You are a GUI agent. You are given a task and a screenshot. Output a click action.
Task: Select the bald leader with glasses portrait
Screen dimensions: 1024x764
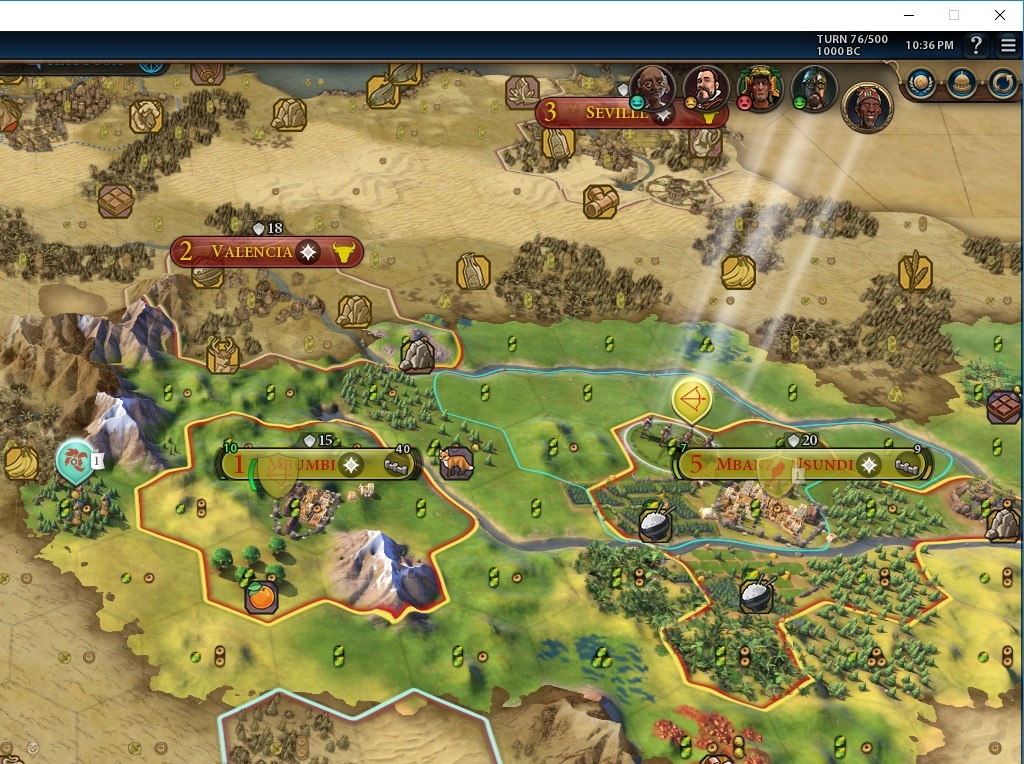(x=652, y=87)
